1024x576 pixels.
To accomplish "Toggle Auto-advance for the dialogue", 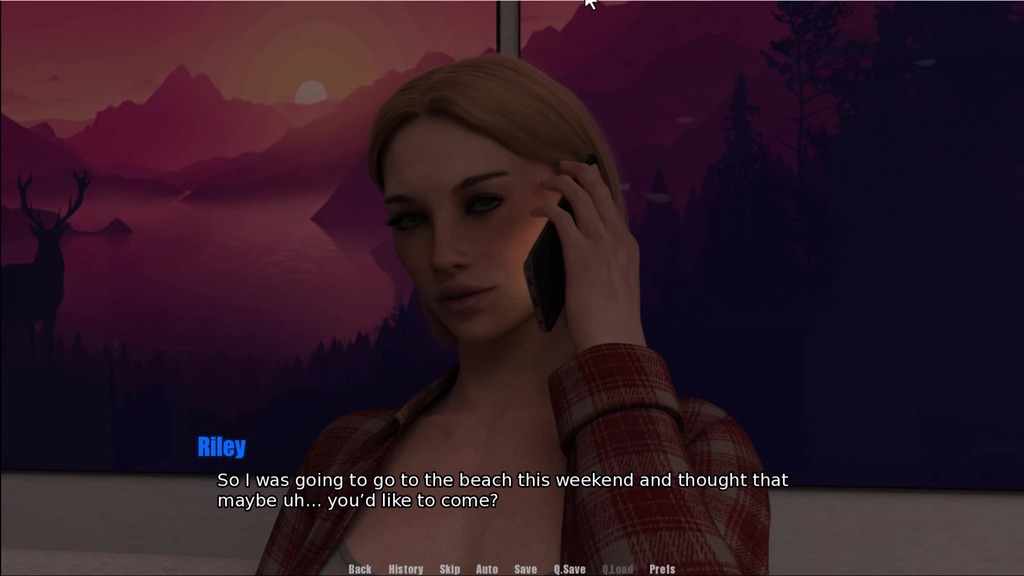I will 487,569.
